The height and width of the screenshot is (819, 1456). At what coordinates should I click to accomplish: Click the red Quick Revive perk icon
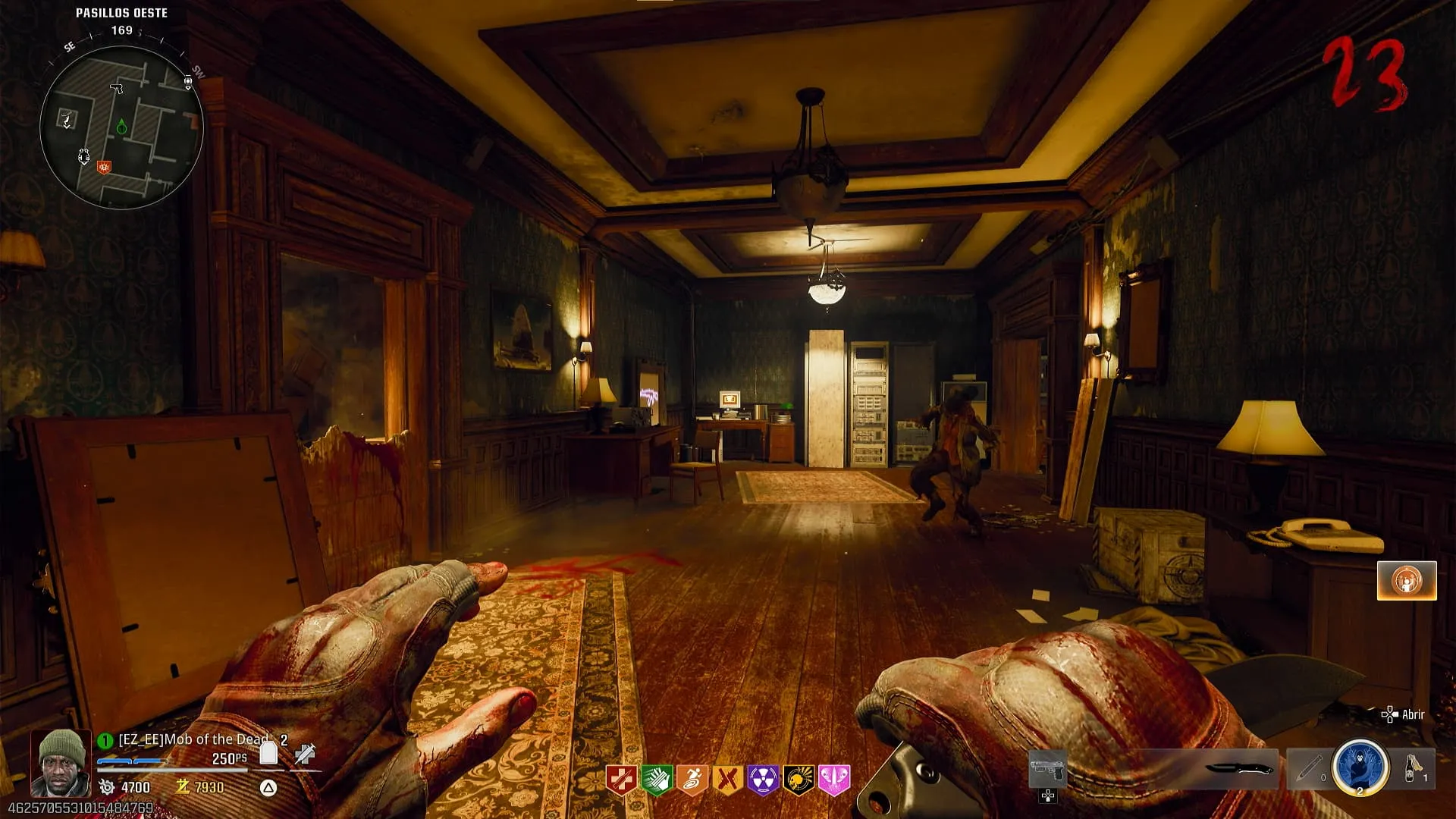tap(621, 780)
